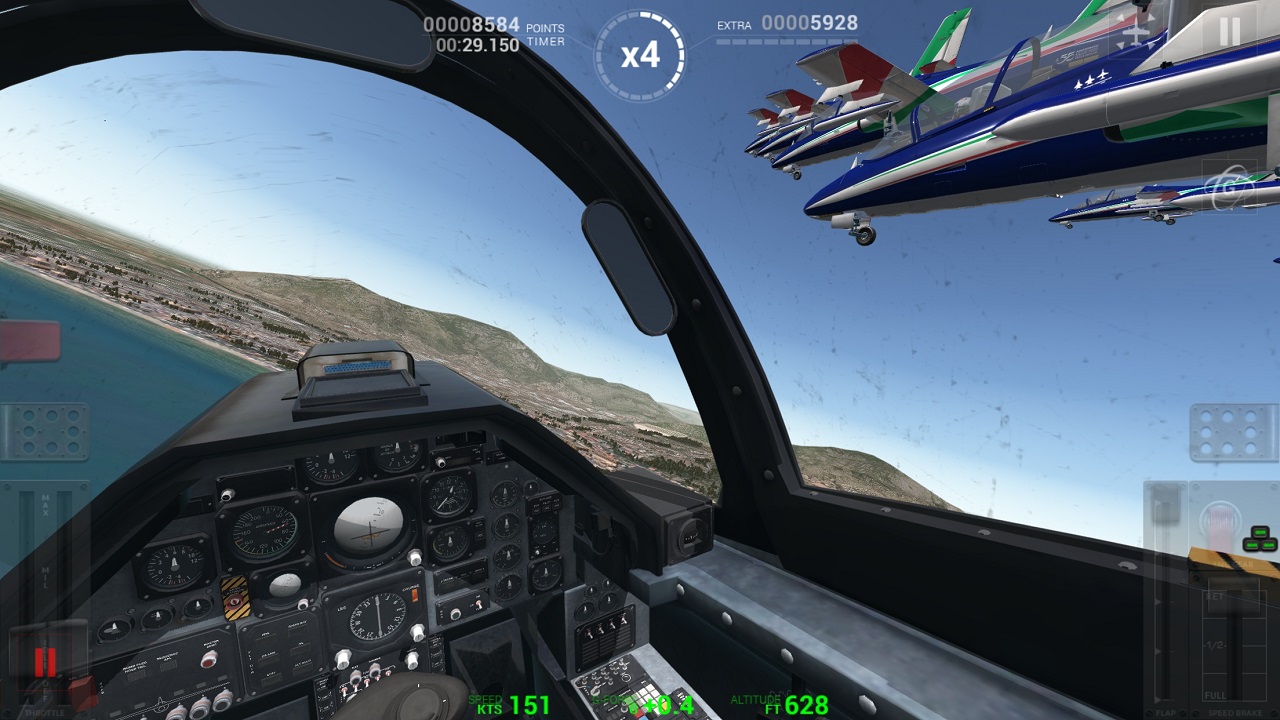Screen dimensions: 1280x720
Task: Tap the swirling G emblem button
Action: [1228, 187]
